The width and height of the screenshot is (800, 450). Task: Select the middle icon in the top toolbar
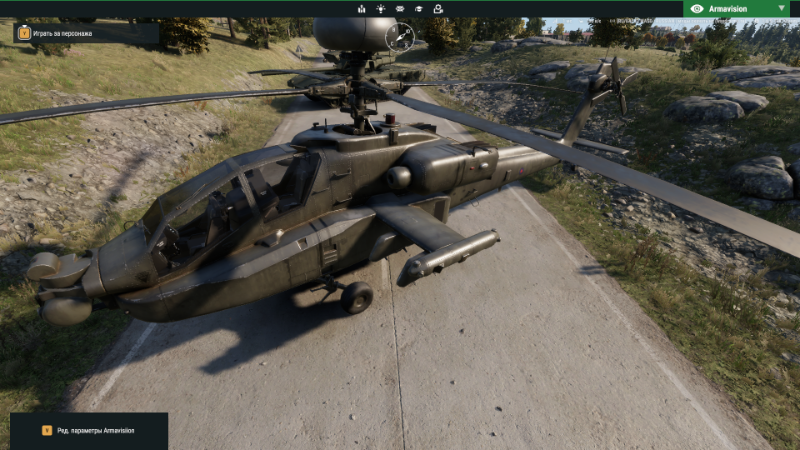pyautogui.click(x=400, y=8)
